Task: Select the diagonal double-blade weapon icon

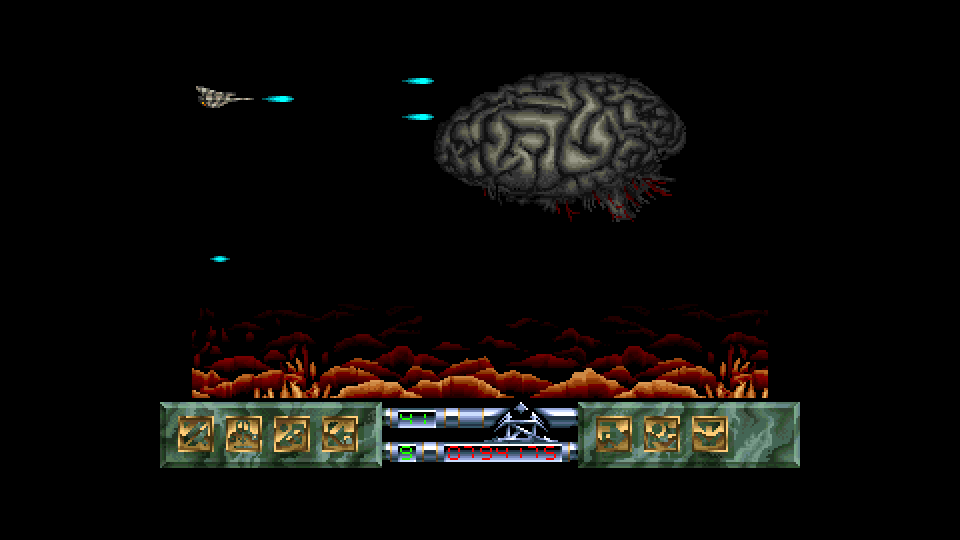Action: point(195,434)
